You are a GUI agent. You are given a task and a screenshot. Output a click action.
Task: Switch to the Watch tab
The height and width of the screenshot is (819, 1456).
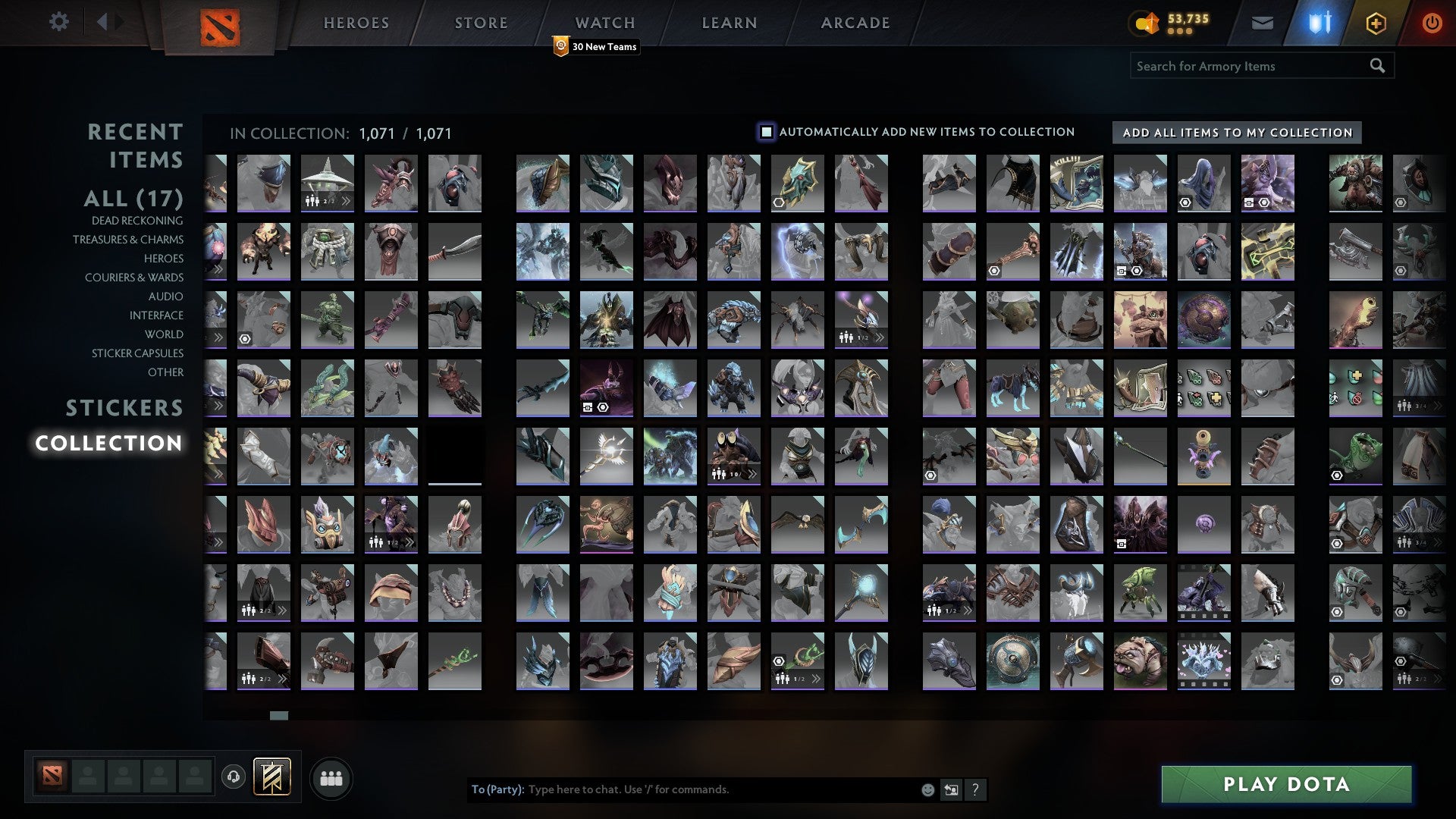point(605,23)
